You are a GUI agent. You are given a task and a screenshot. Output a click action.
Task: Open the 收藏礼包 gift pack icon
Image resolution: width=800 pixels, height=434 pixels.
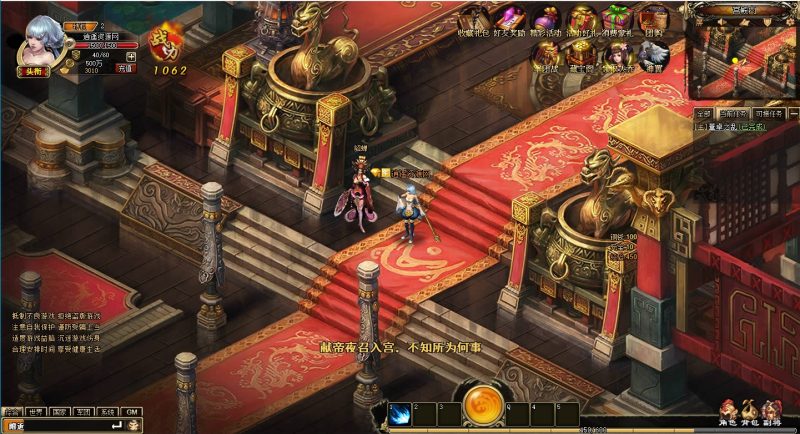(472, 18)
